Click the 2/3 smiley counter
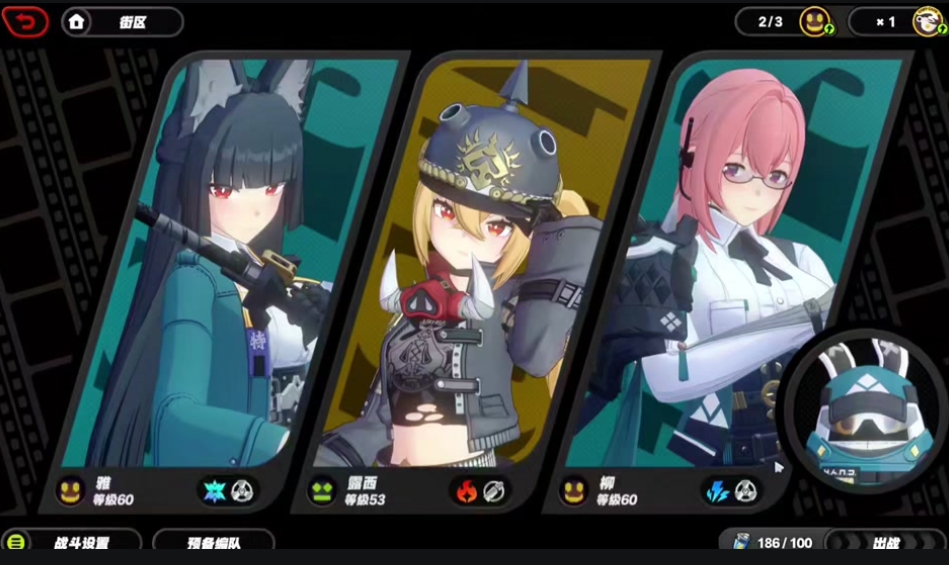949x565 pixels. 786,21
